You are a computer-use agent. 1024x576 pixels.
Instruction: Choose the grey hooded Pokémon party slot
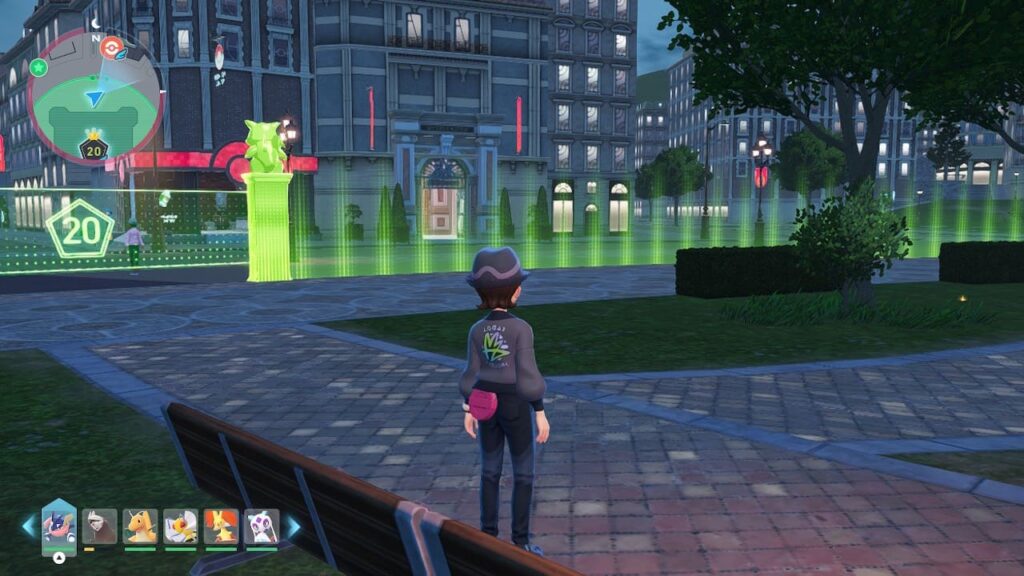pyautogui.click(x=99, y=526)
